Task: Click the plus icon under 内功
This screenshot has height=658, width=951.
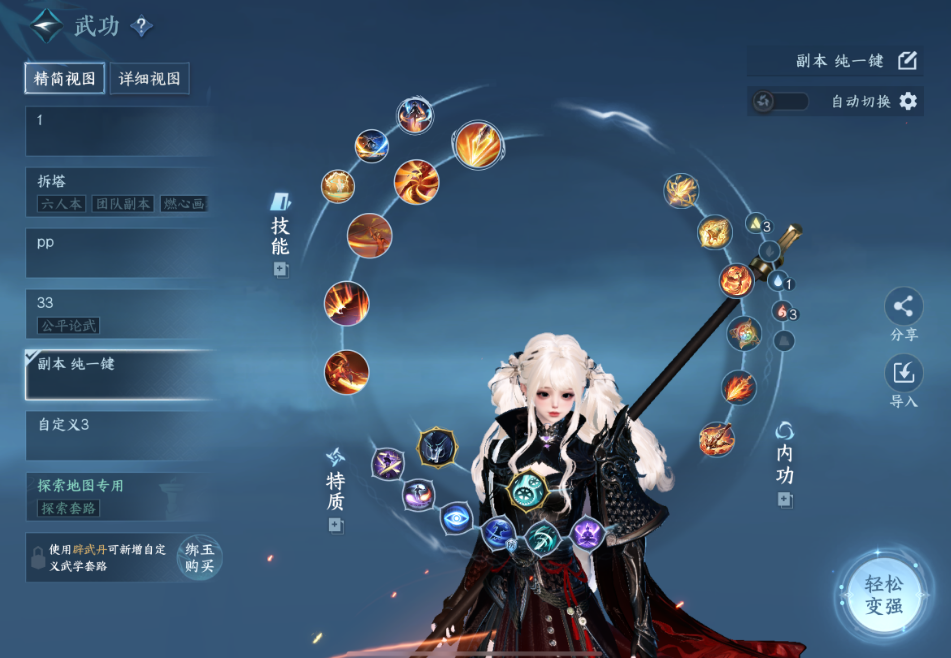Action: (x=785, y=499)
